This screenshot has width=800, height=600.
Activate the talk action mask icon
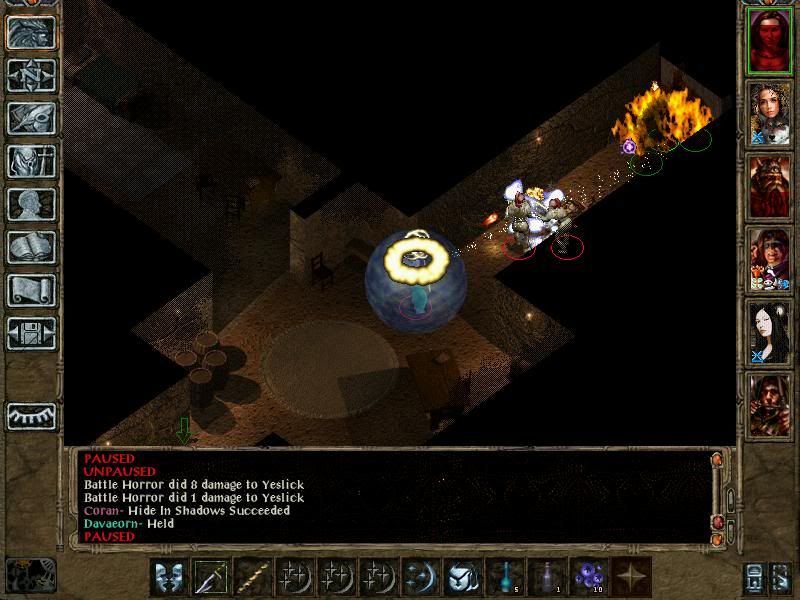point(170,577)
